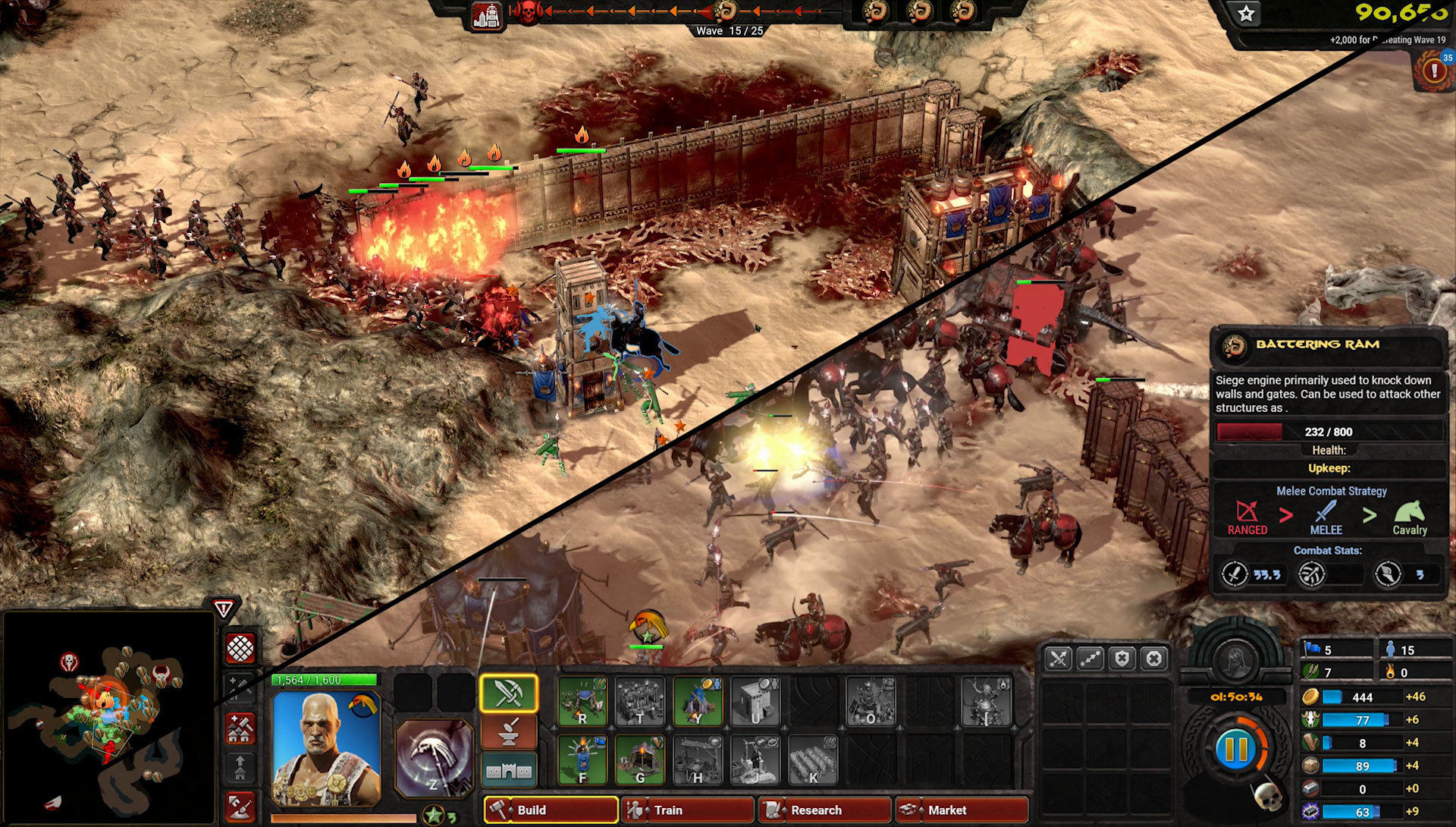The height and width of the screenshot is (827, 1456).
Task: Choose the anvil build category
Action: (x=508, y=731)
